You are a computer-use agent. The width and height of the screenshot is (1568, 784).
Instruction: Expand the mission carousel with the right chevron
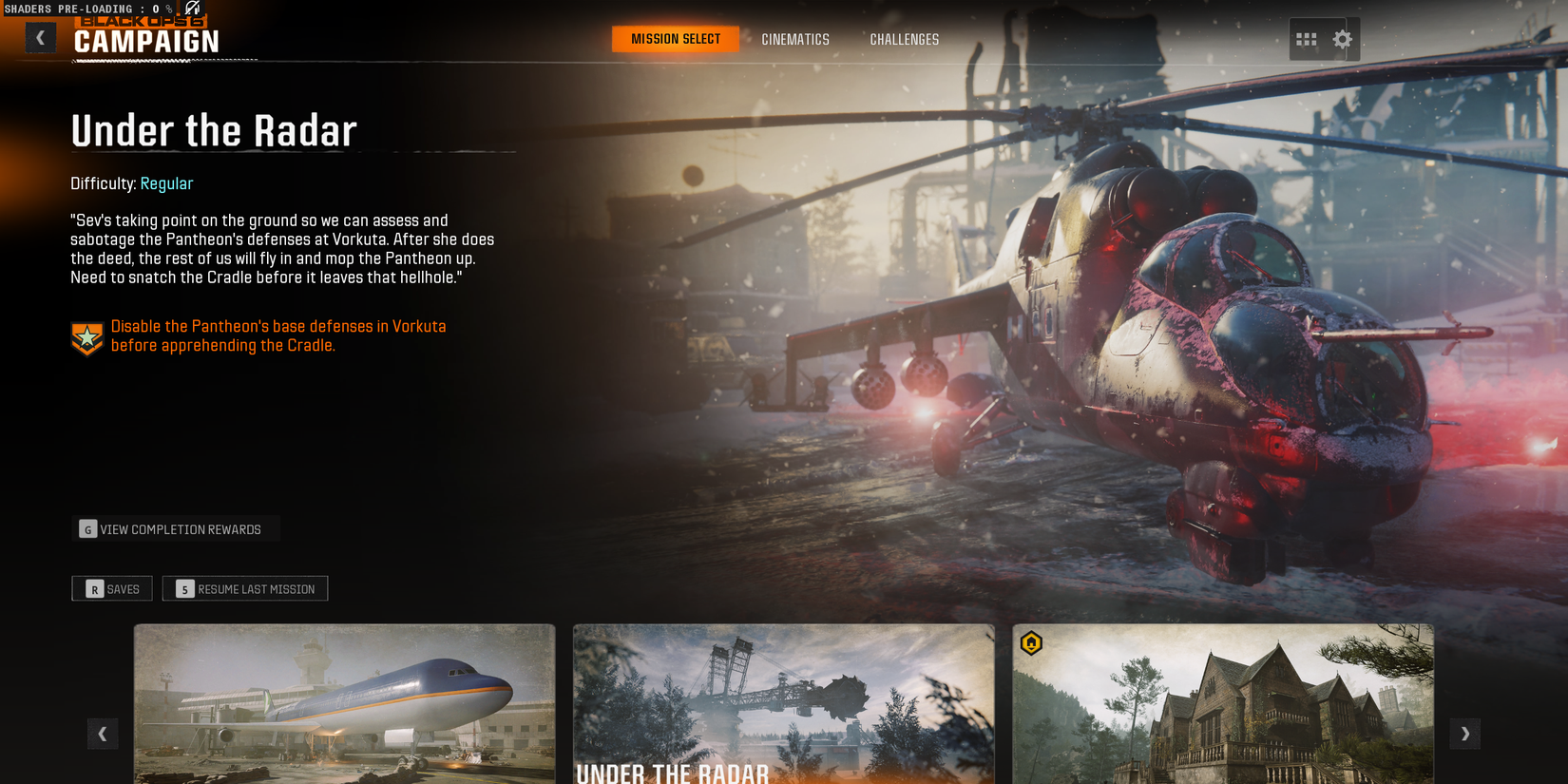click(1465, 734)
